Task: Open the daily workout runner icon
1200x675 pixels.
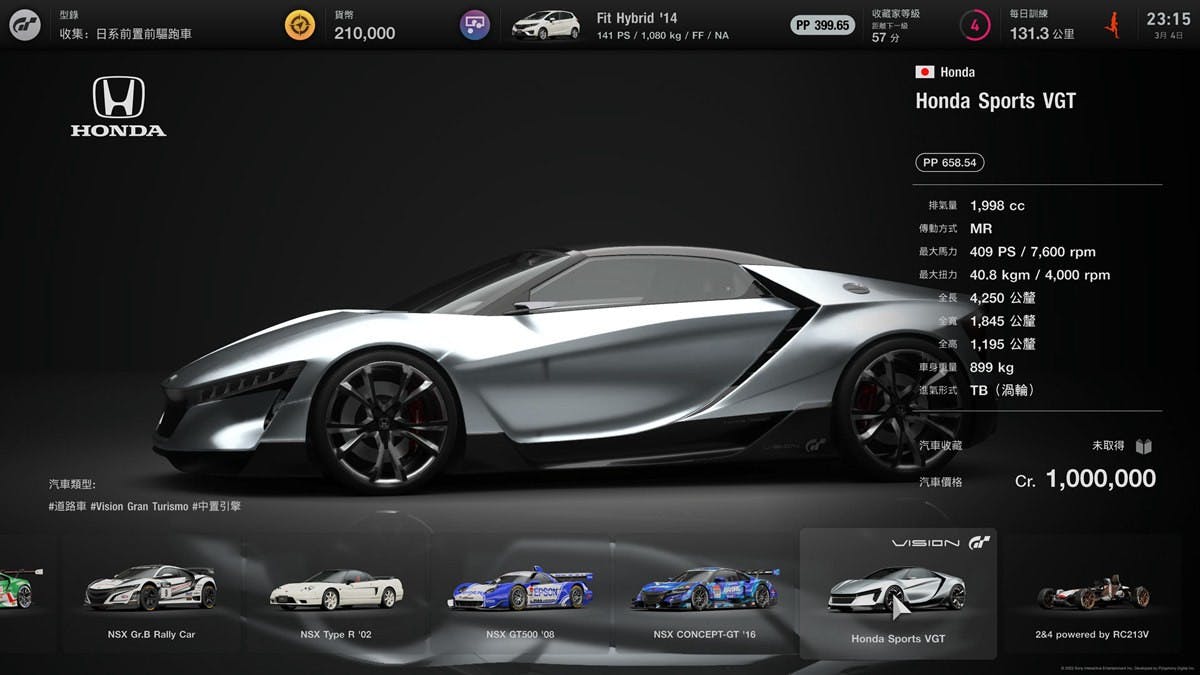Action: (1112, 25)
